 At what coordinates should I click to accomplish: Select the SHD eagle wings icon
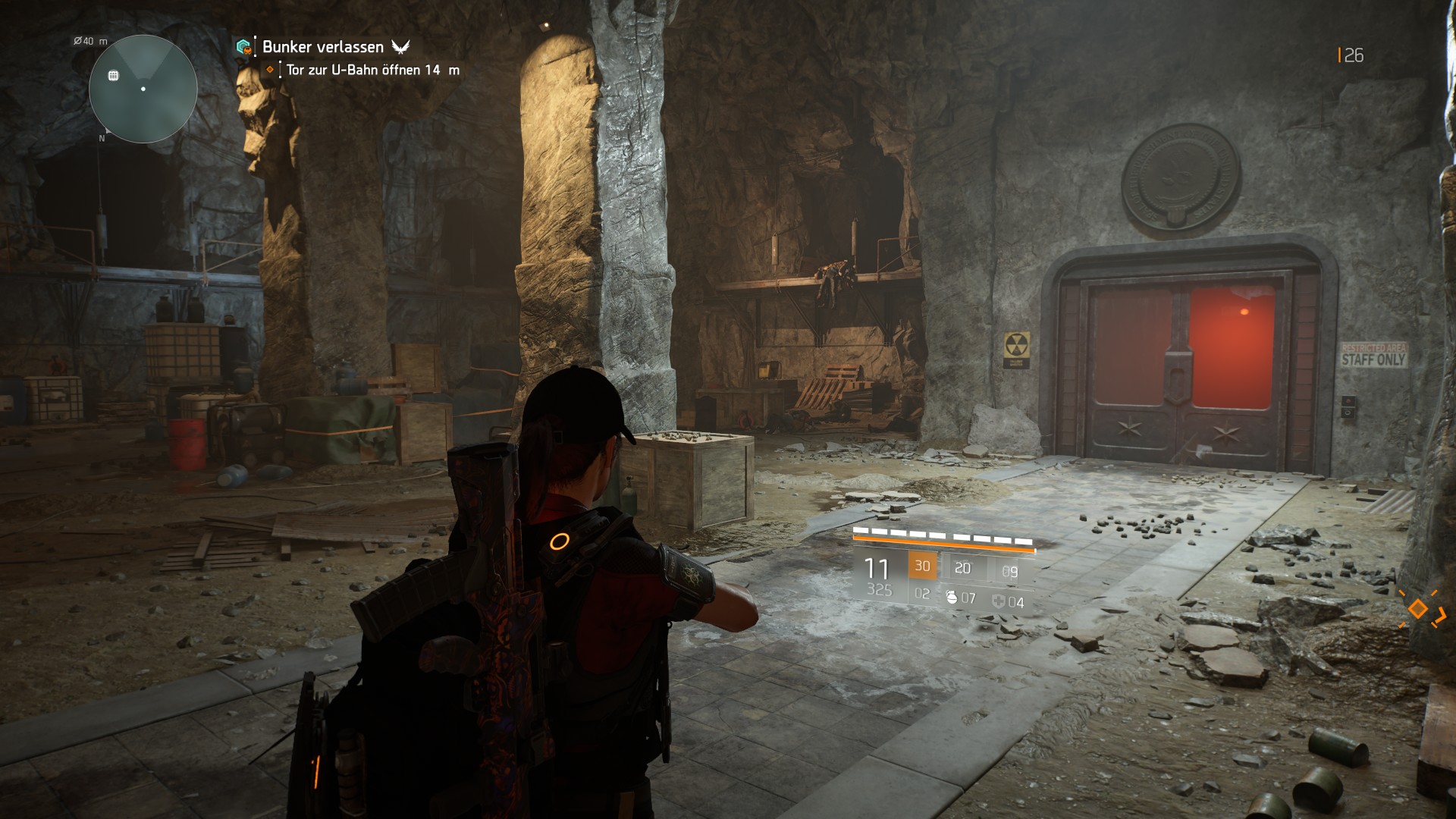pos(402,47)
